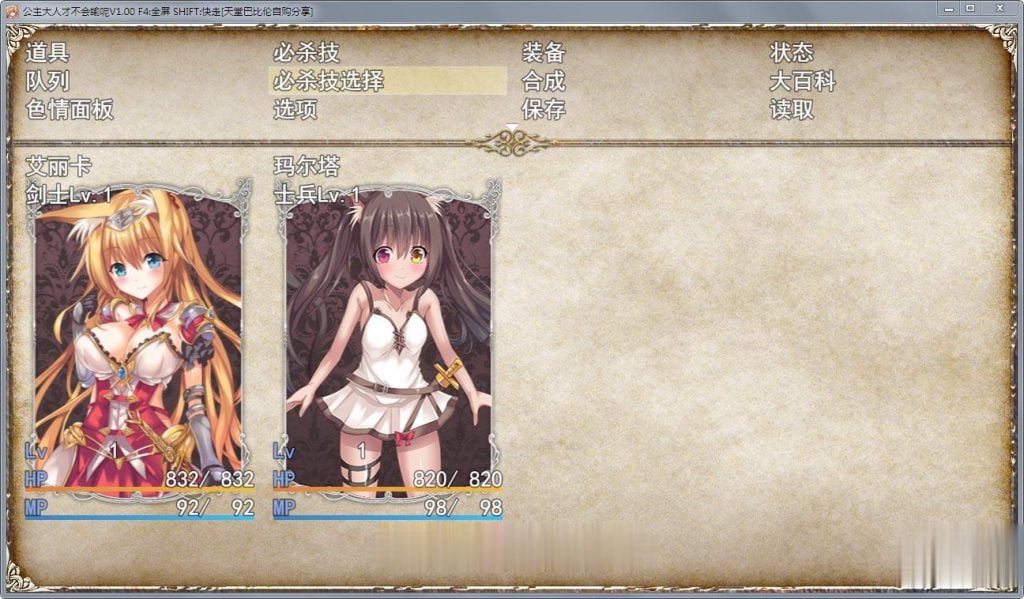Close the game window
This screenshot has width=1024, height=599.
(x=999, y=8)
